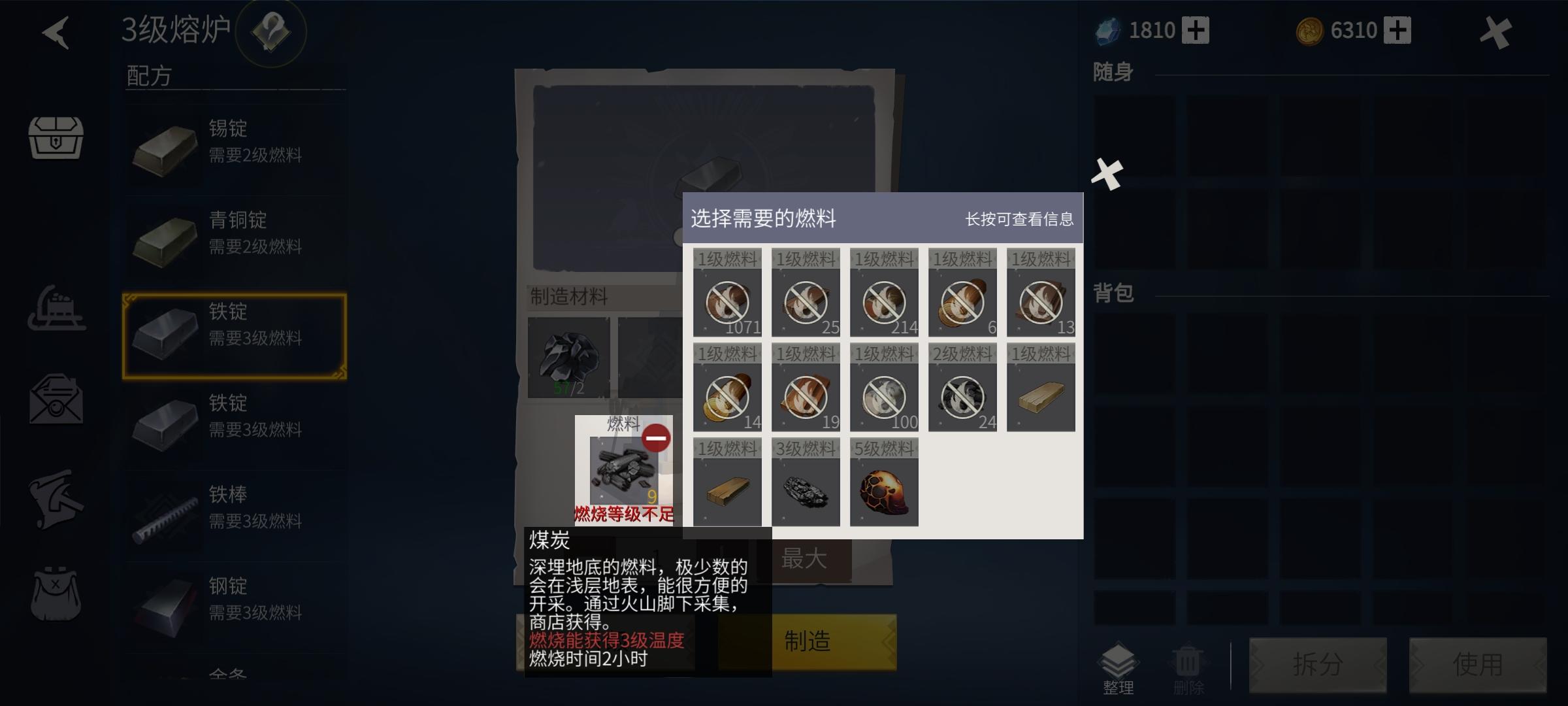Viewport: 1568px width, 706px height.
Task: Select the lava rock 5级燃料 fuel
Action: (883, 489)
